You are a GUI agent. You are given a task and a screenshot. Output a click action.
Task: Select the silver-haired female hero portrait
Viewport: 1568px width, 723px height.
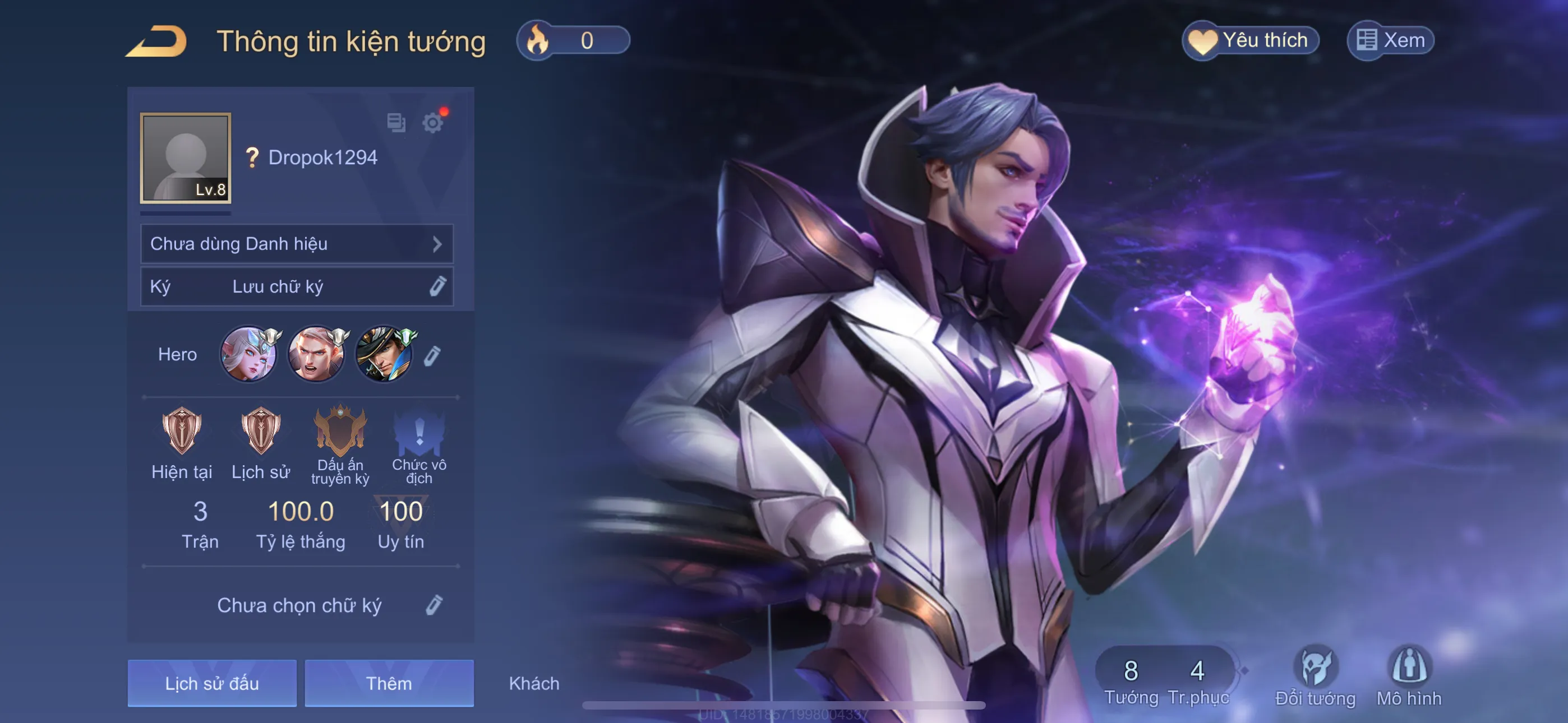pyautogui.click(x=248, y=354)
